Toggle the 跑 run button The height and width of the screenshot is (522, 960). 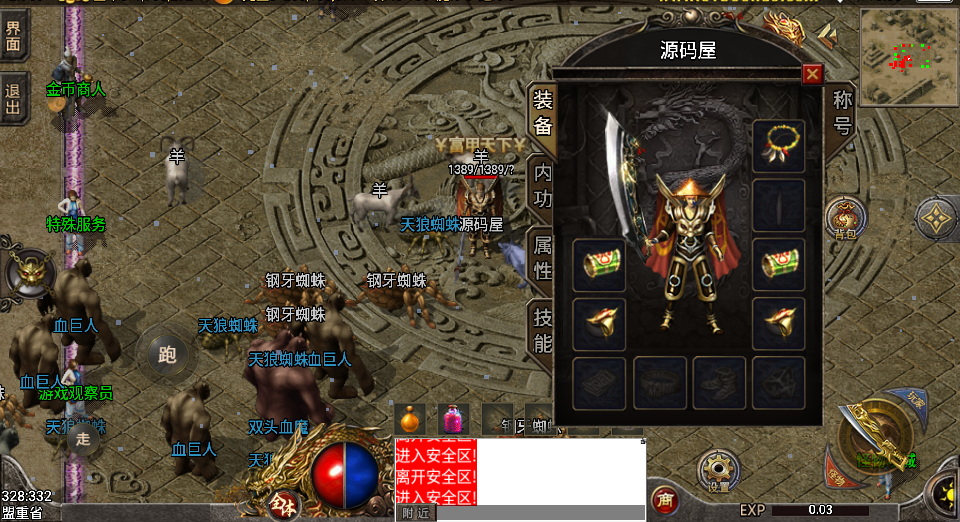pyautogui.click(x=167, y=353)
